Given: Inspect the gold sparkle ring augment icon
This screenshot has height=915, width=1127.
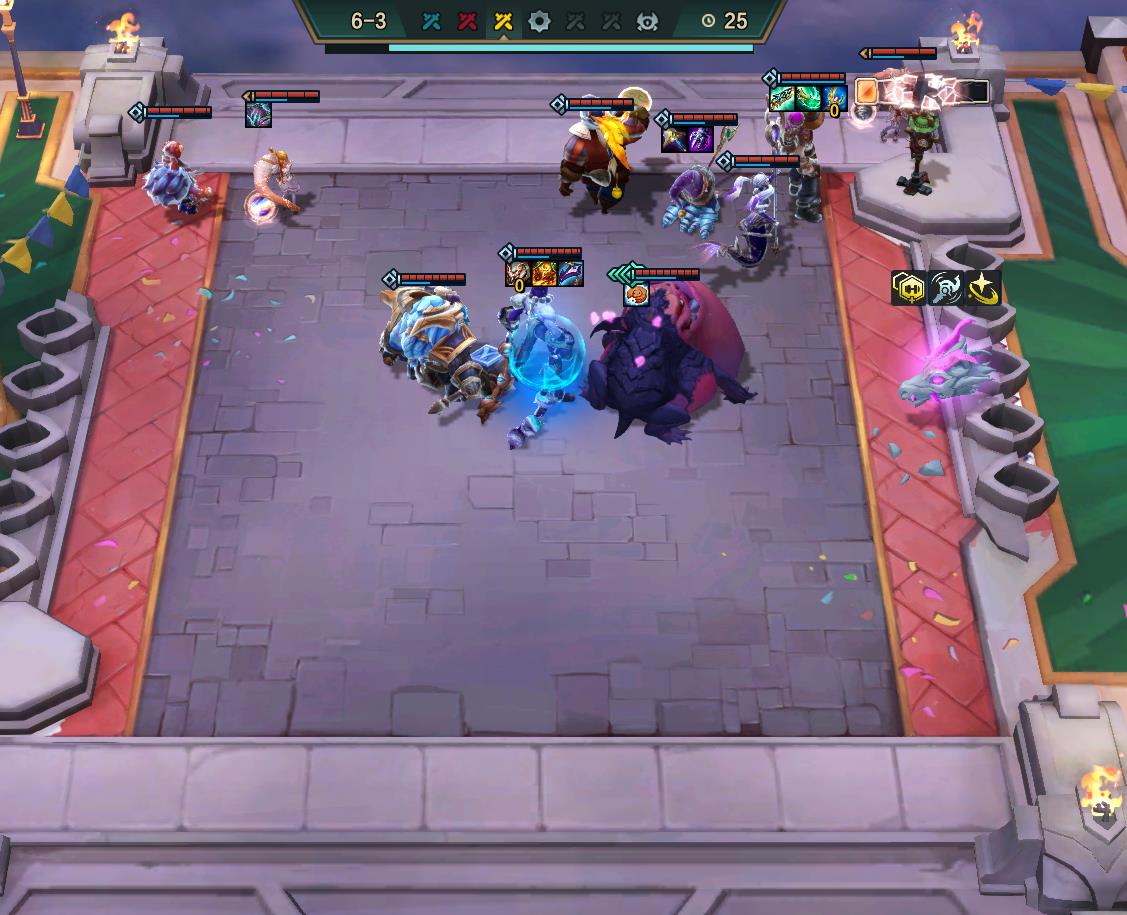Looking at the screenshot, I should (984, 288).
